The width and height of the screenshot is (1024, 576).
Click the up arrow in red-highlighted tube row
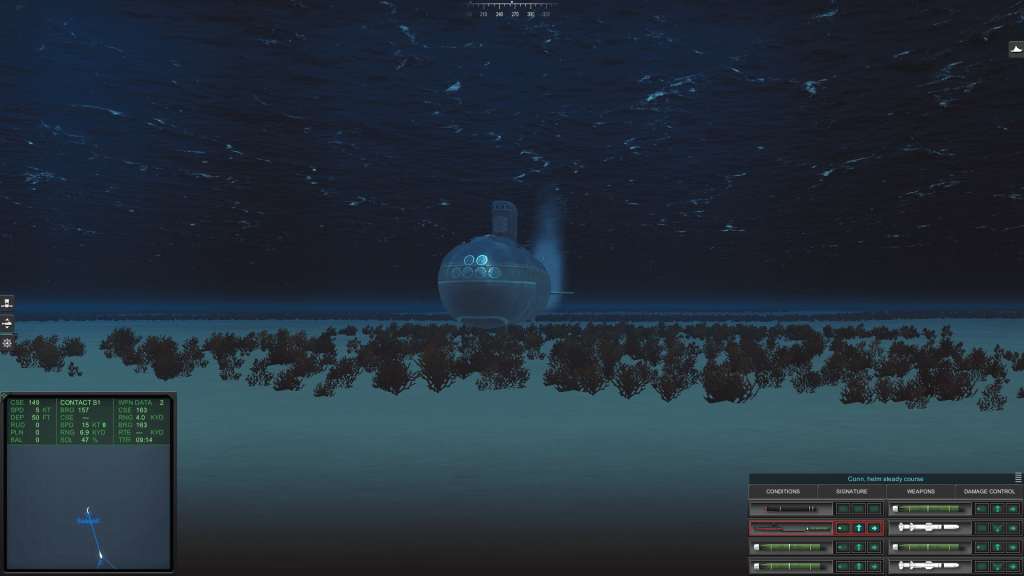pyautogui.click(x=858, y=527)
